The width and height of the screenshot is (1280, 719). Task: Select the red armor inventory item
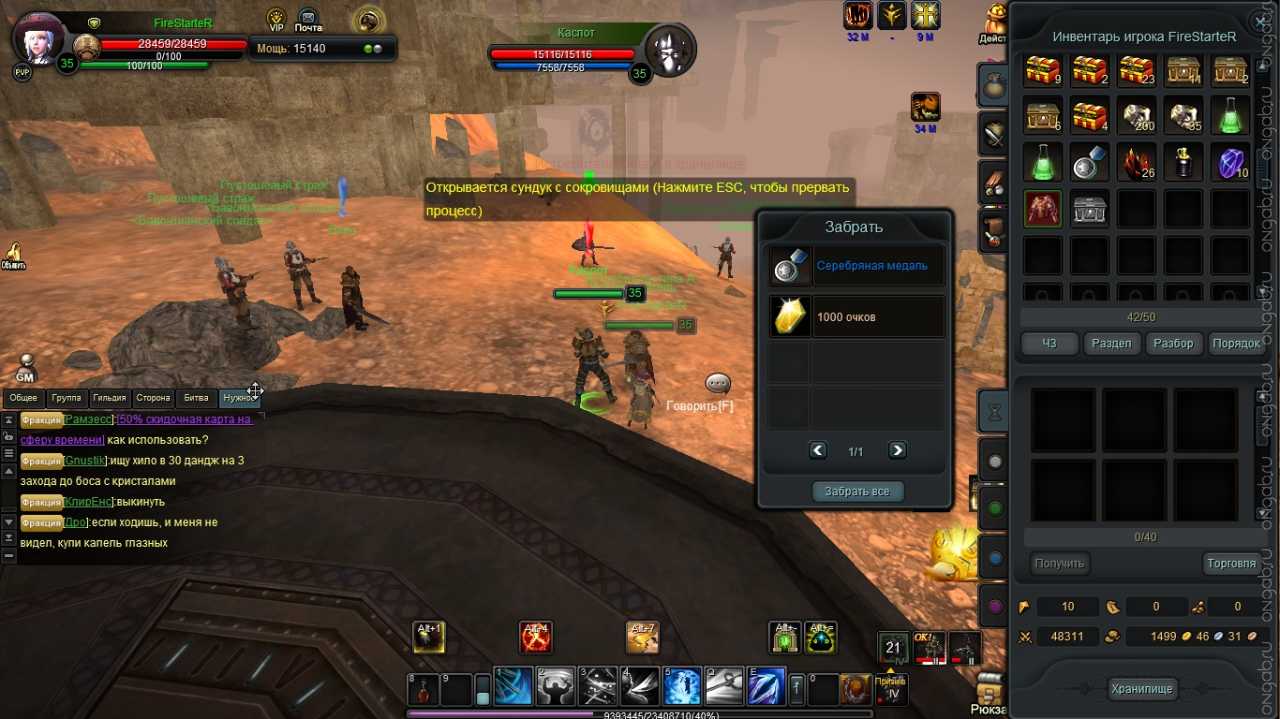[1043, 208]
